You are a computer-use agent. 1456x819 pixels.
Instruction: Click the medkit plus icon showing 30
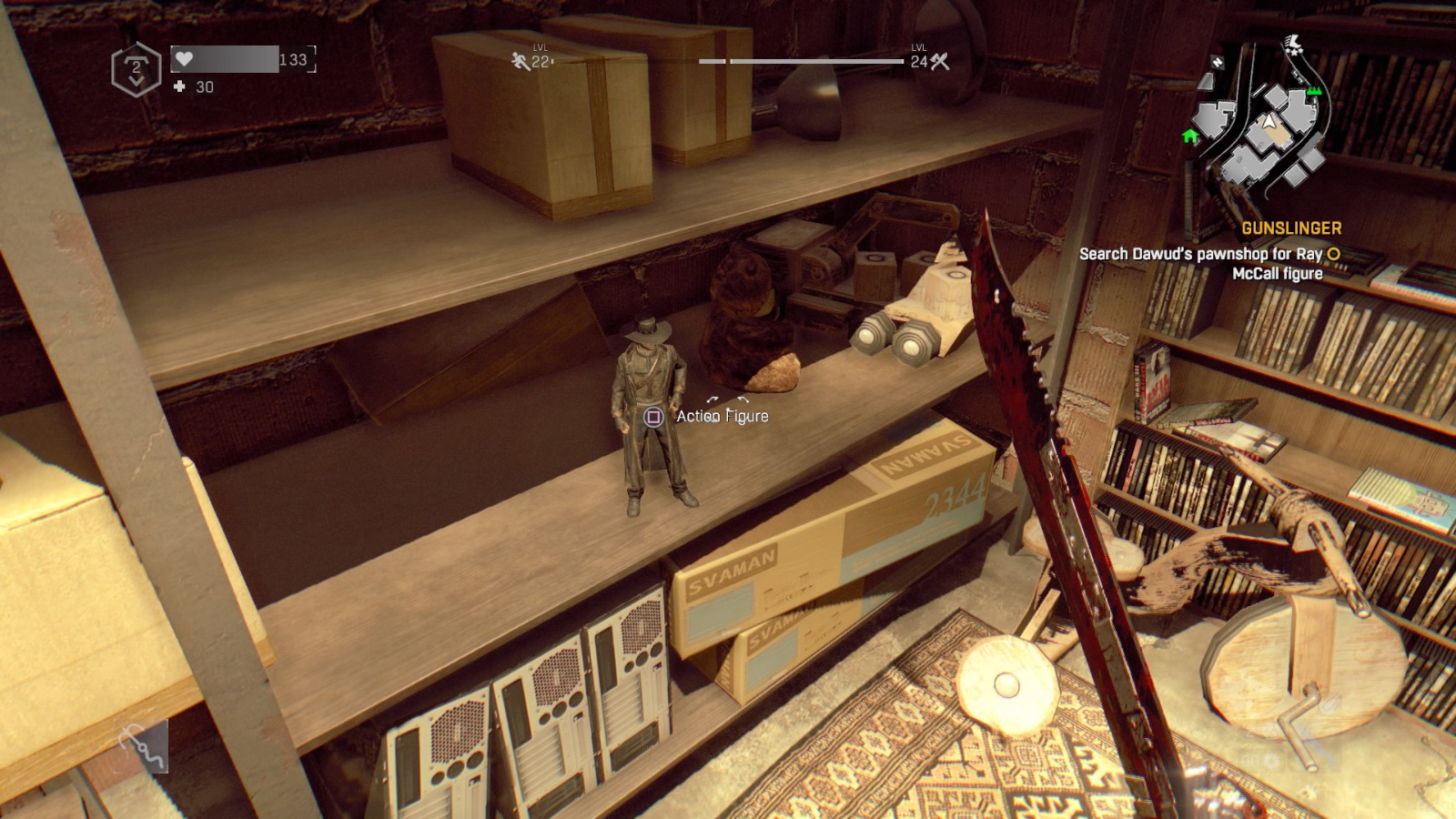(x=179, y=86)
